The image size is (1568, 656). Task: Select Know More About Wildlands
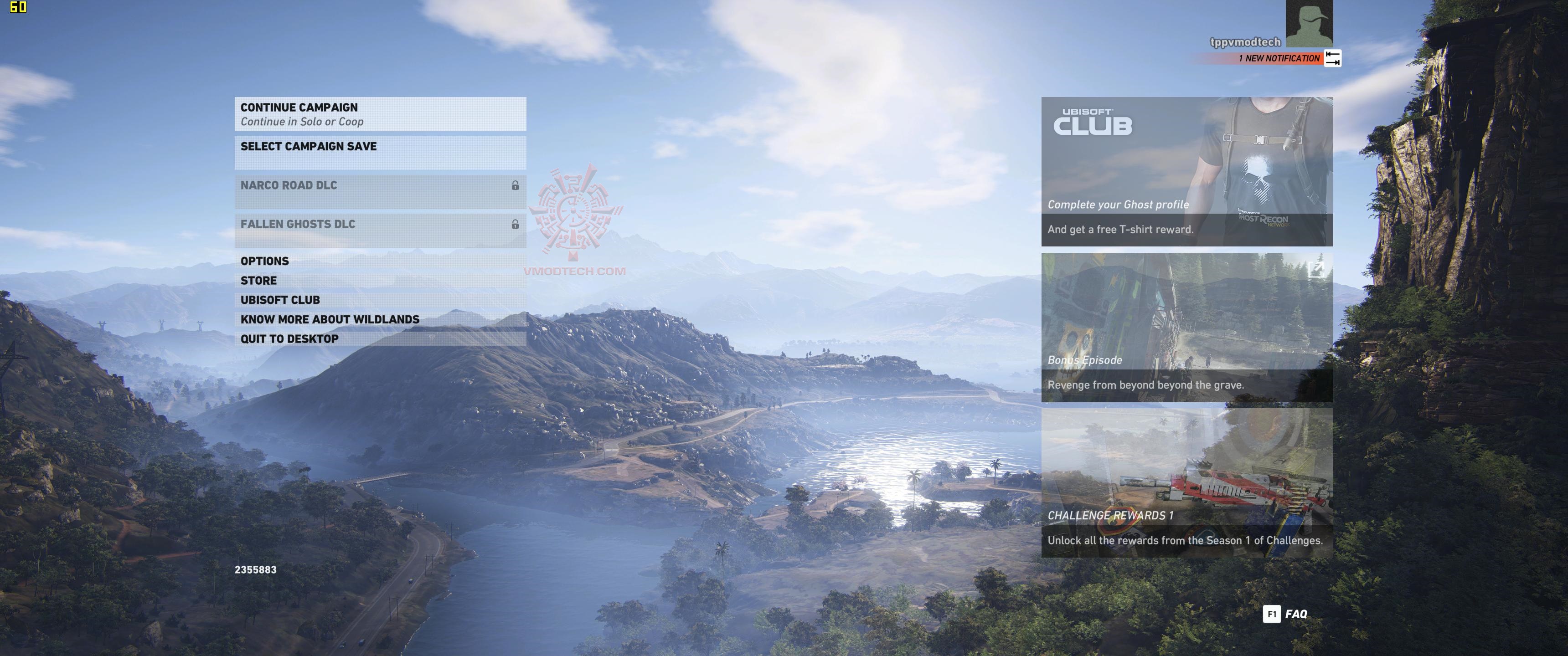click(380, 319)
